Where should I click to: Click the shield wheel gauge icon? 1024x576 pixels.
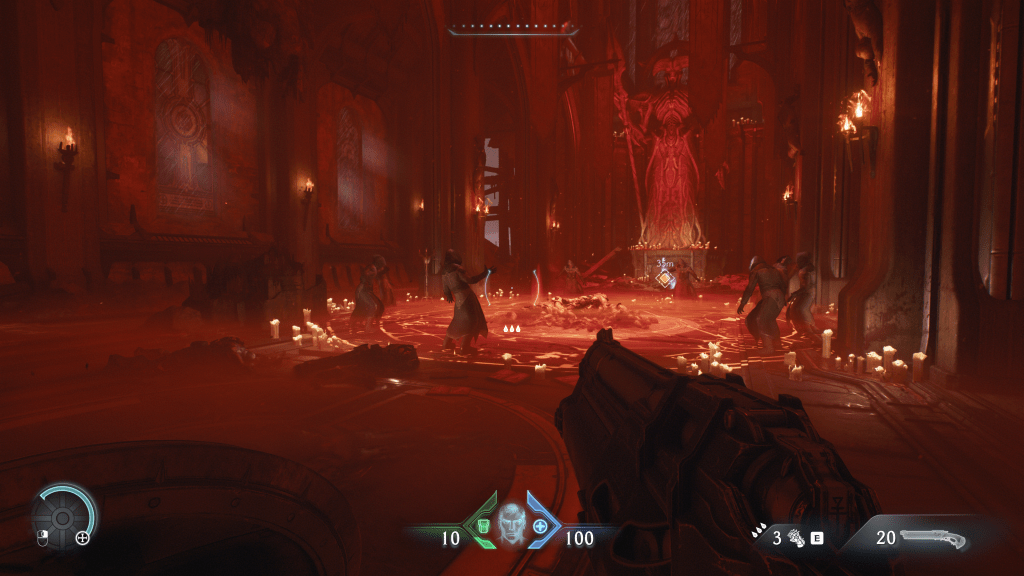pyautogui.click(x=62, y=517)
